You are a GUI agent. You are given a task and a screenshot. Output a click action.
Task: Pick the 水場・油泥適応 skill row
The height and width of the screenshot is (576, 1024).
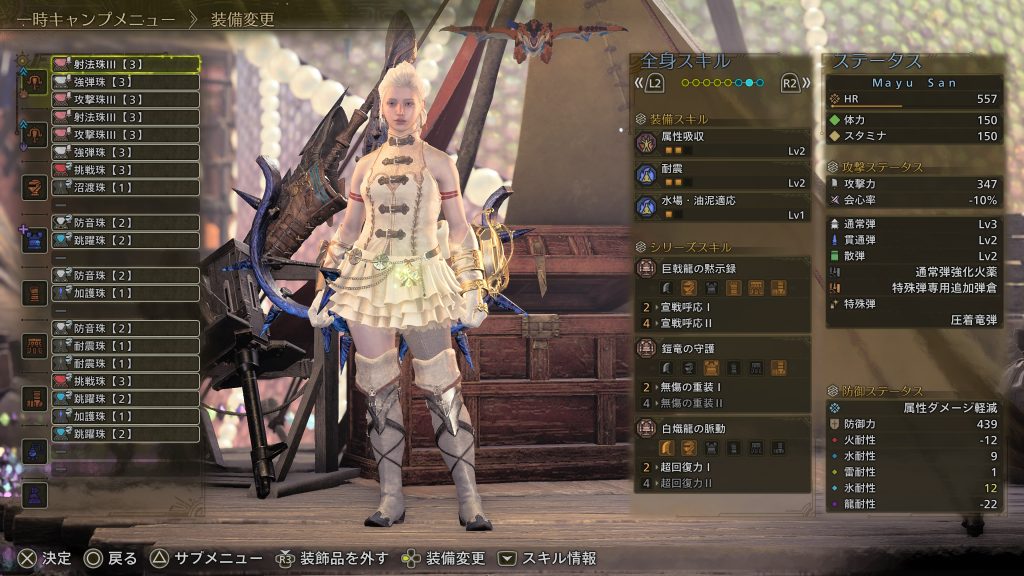click(x=722, y=207)
